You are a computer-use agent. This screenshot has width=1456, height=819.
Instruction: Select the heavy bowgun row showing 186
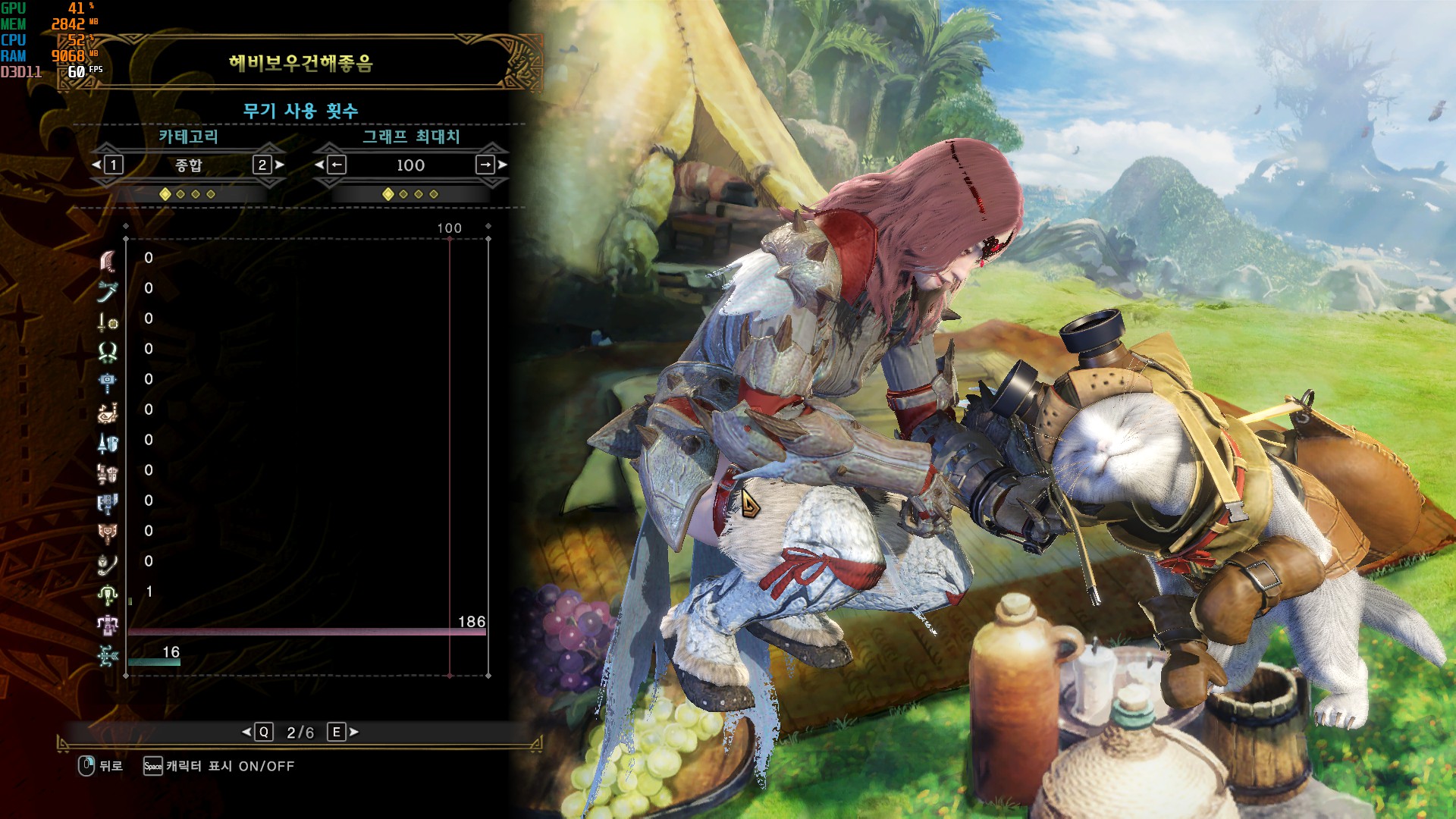tap(108, 624)
